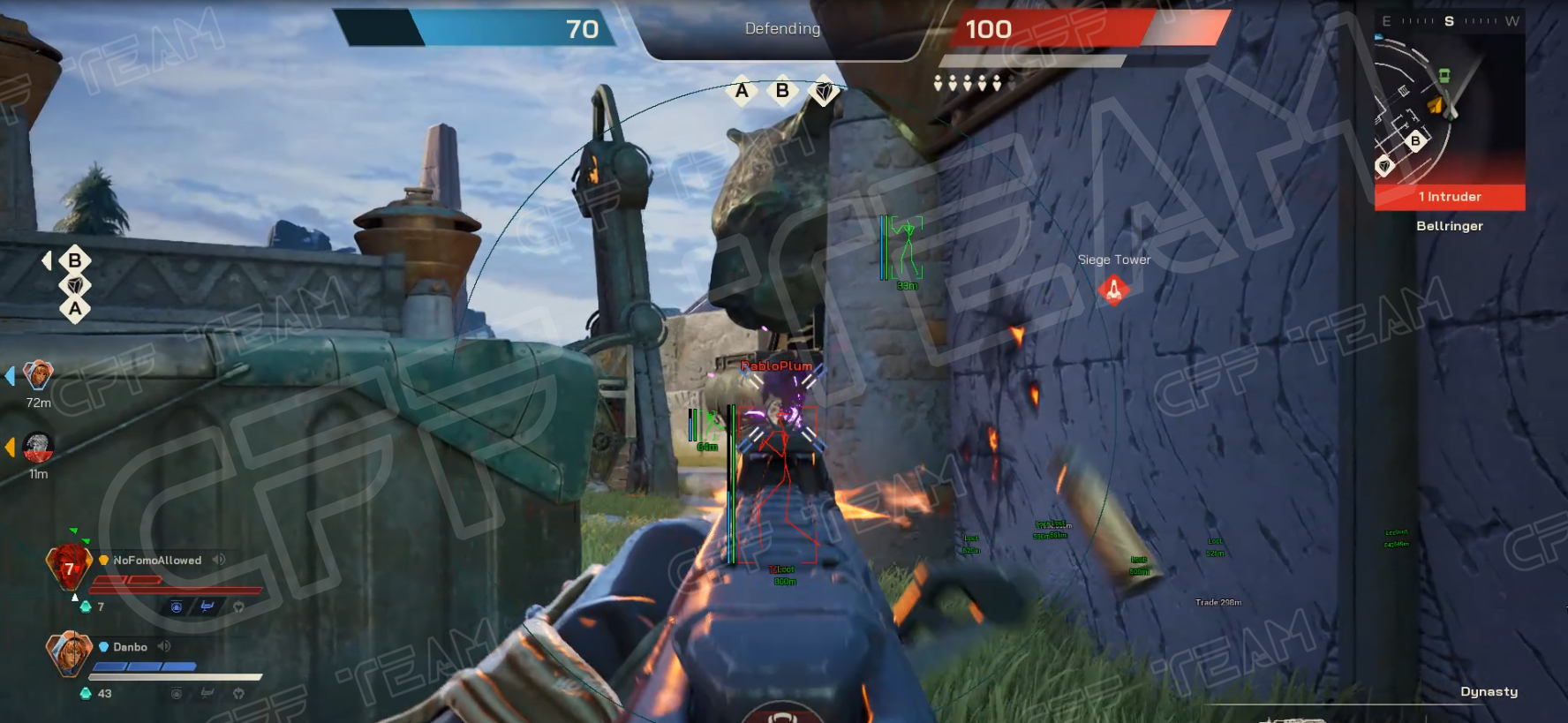The height and width of the screenshot is (723, 1568).
Task: Select NoFomoAllowed's champion portrait
Action: pyautogui.click(x=69, y=567)
